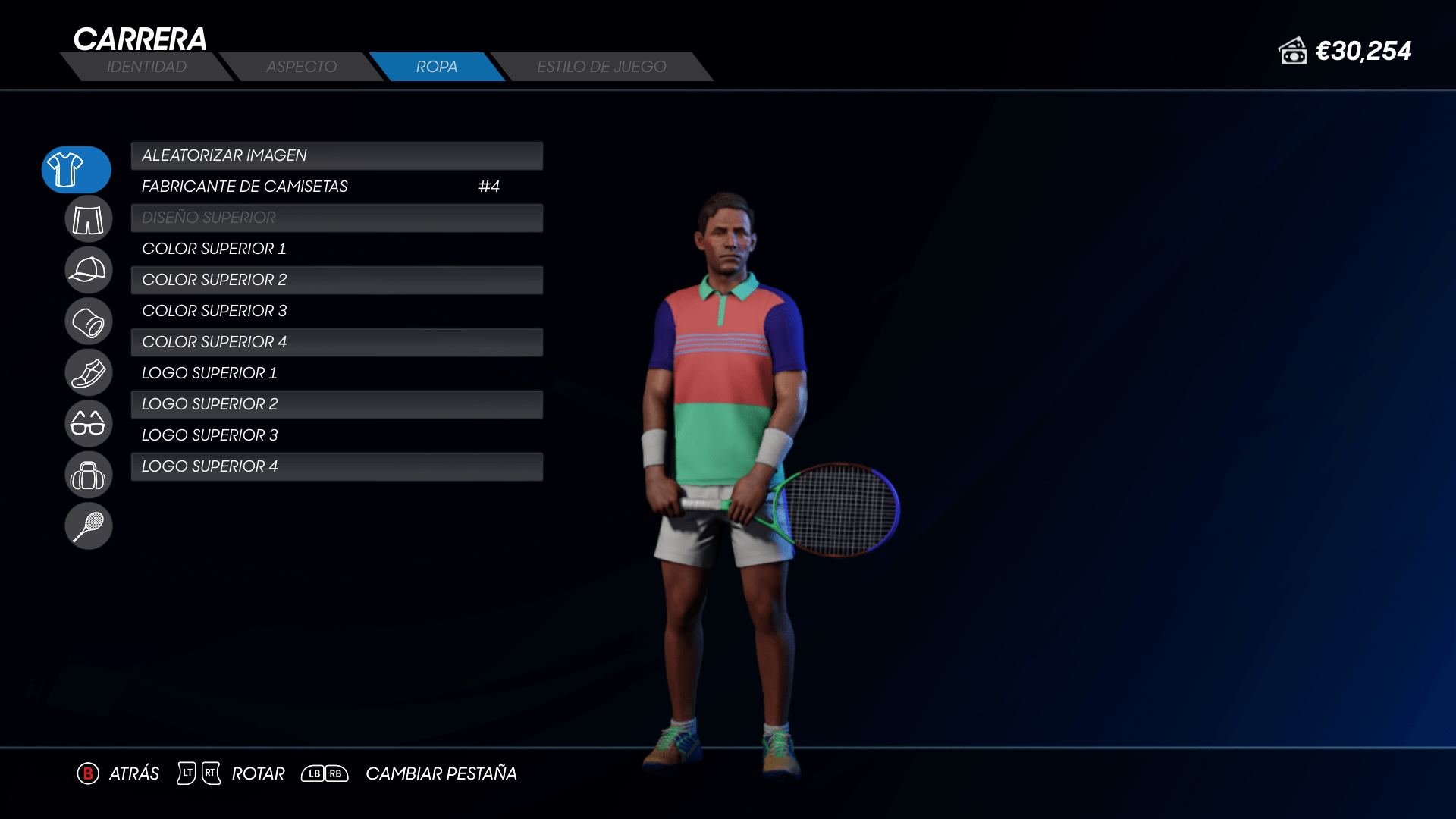Select the shorts clothing category icon
The image size is (1456, 819).
(89, 220)
